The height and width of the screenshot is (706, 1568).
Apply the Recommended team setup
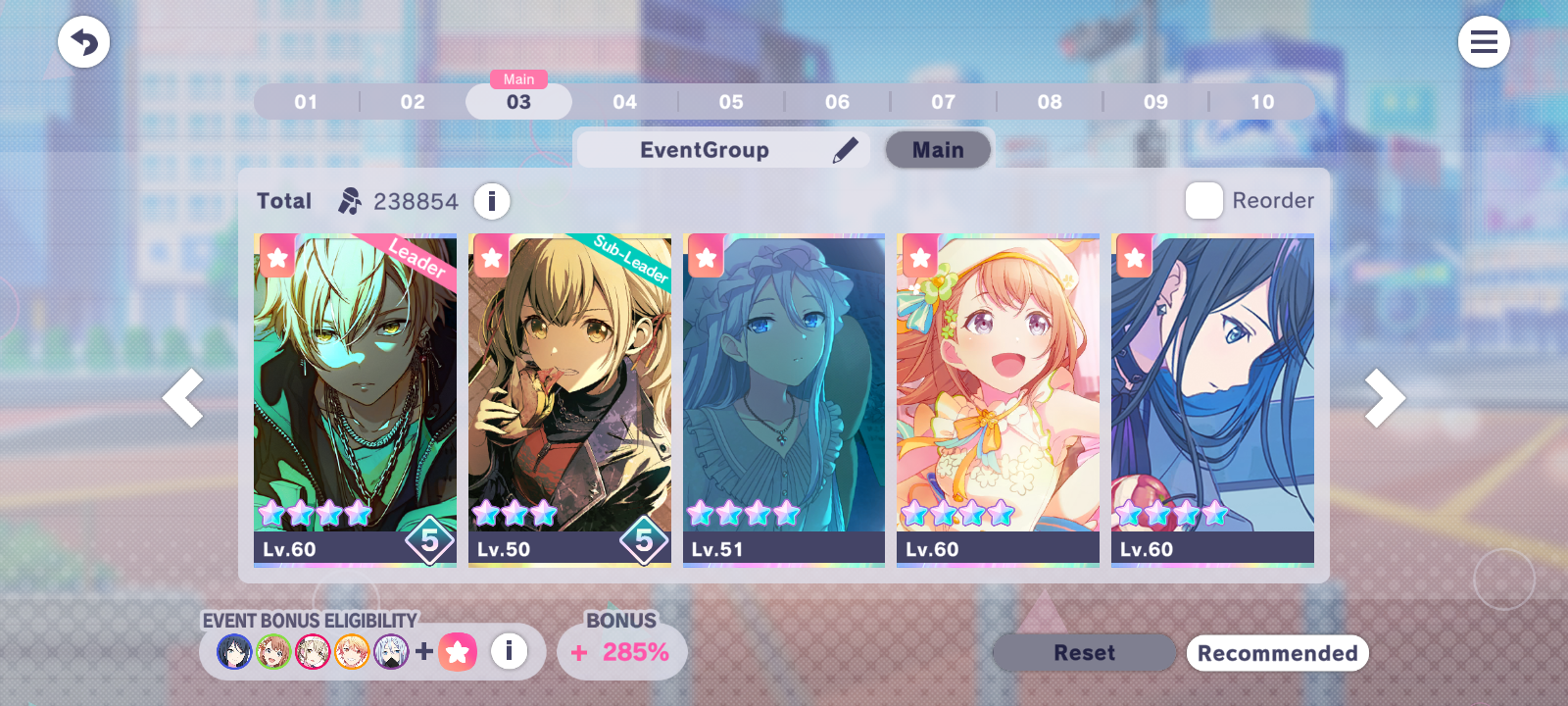[1277, 653]
